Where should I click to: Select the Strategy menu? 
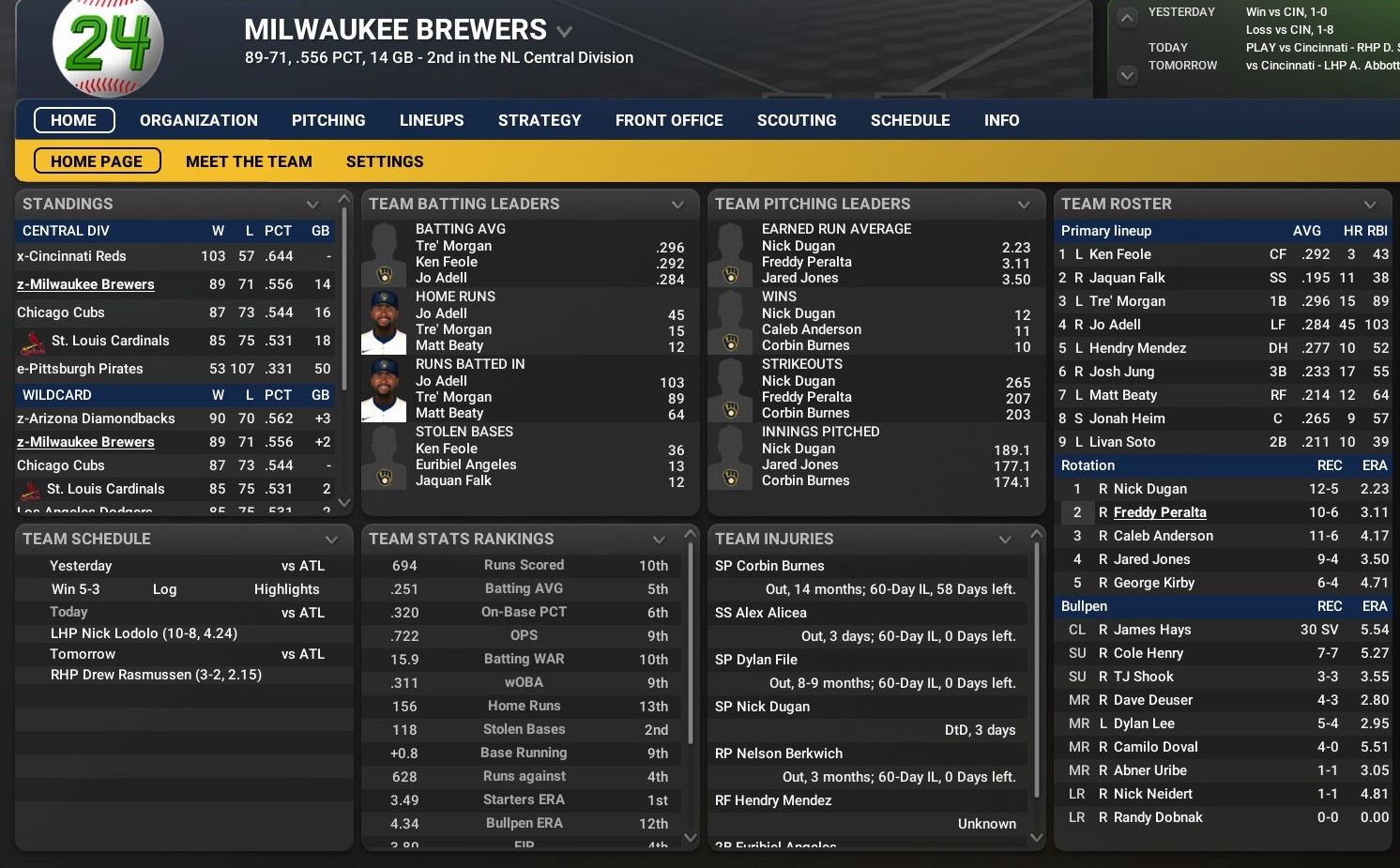[x=540, y=120]
